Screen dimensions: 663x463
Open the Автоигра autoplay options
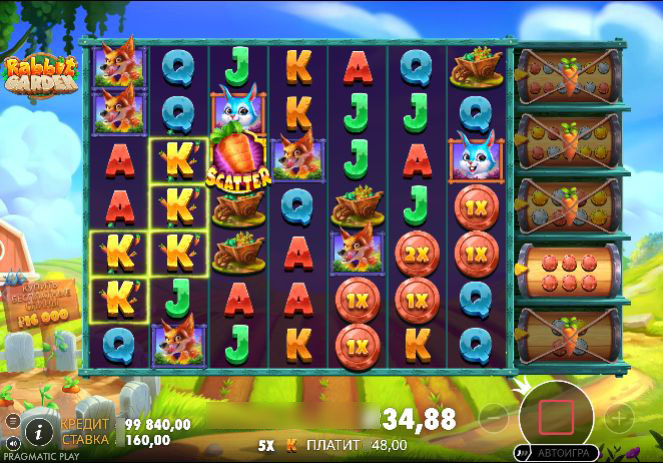[565, 453]
